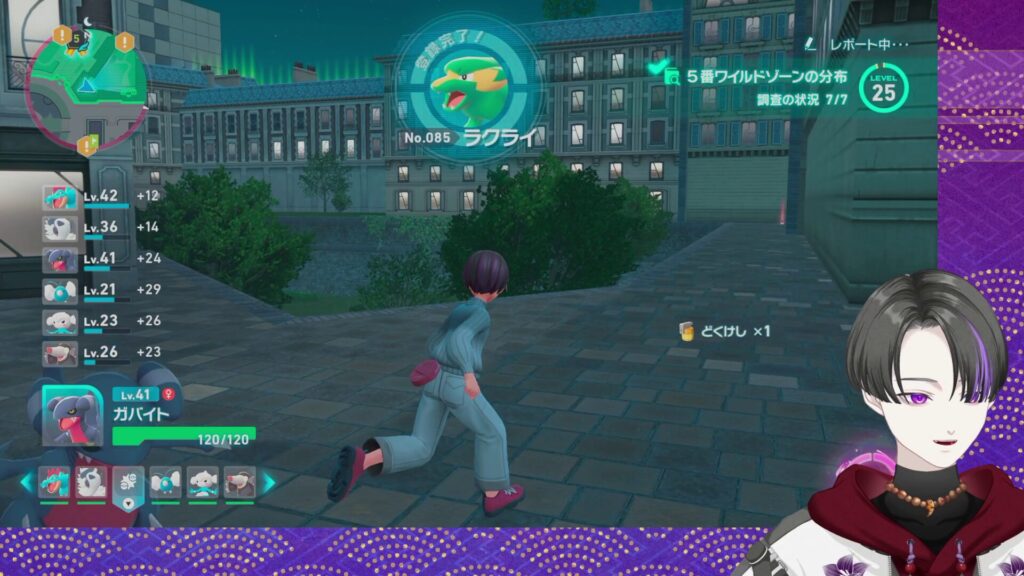This screenshot has width=1024, height=576.
Task: Open the circular minimap
Action: click(x=87, y=85)
